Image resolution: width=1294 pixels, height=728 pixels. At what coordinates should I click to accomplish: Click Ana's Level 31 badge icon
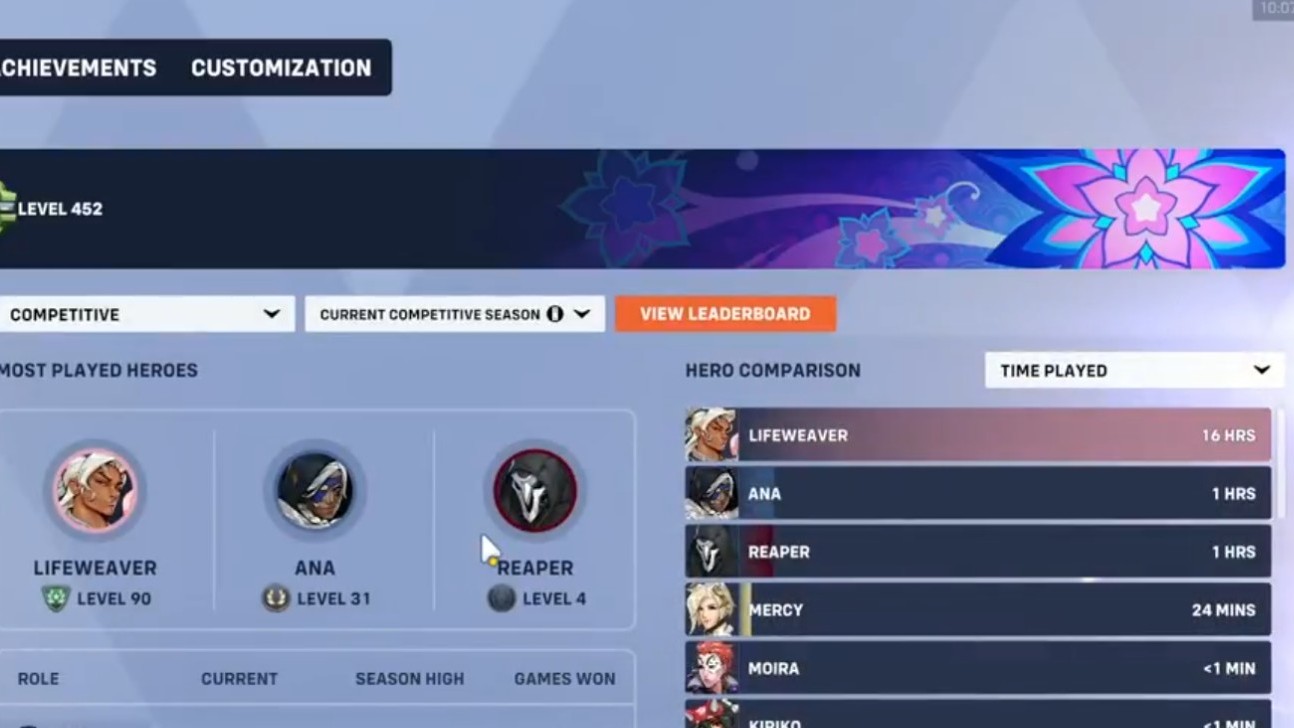(x=274, y=599)
